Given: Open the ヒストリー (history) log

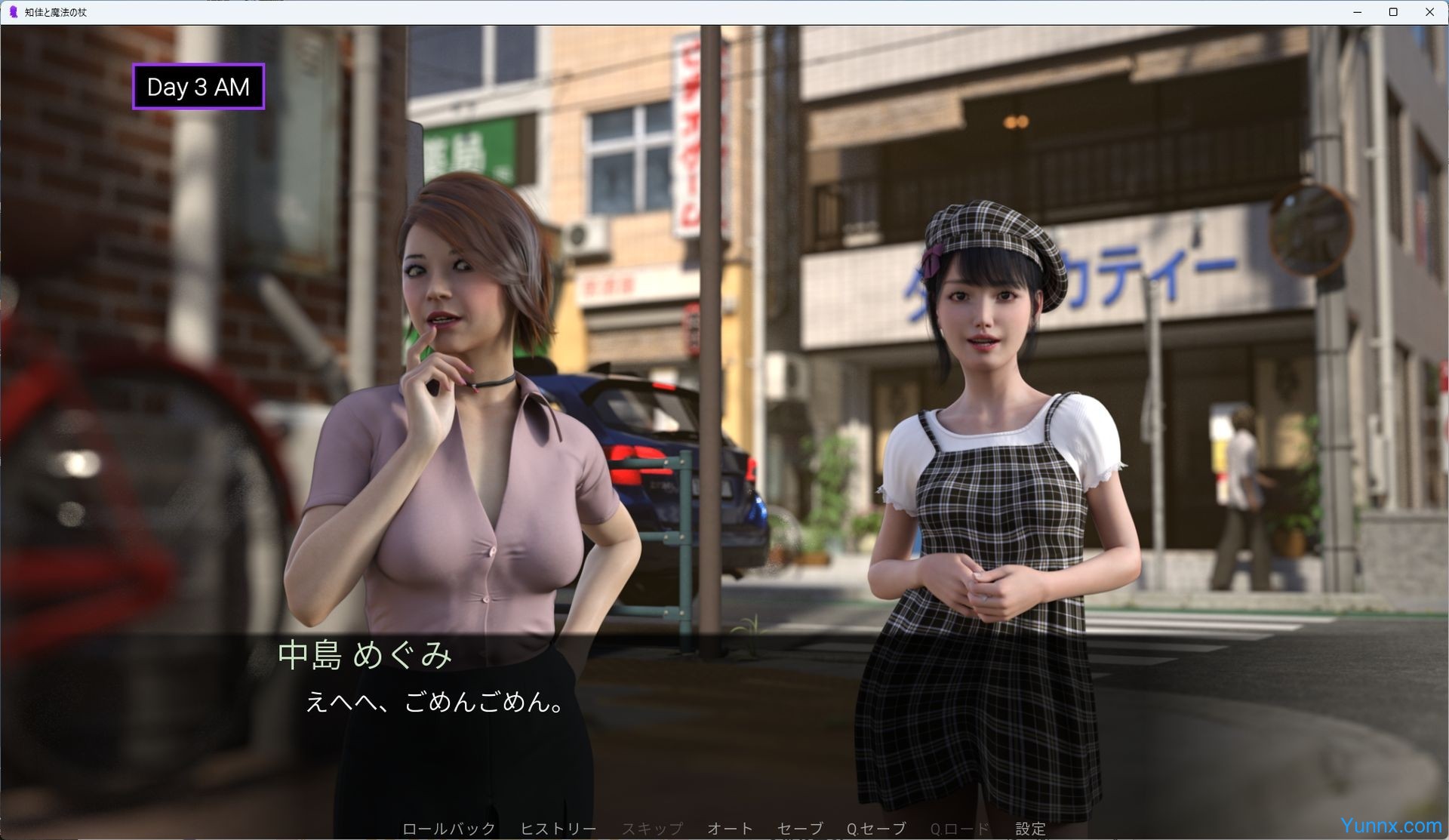Looking at the screenshot, I should coord(558,829).
